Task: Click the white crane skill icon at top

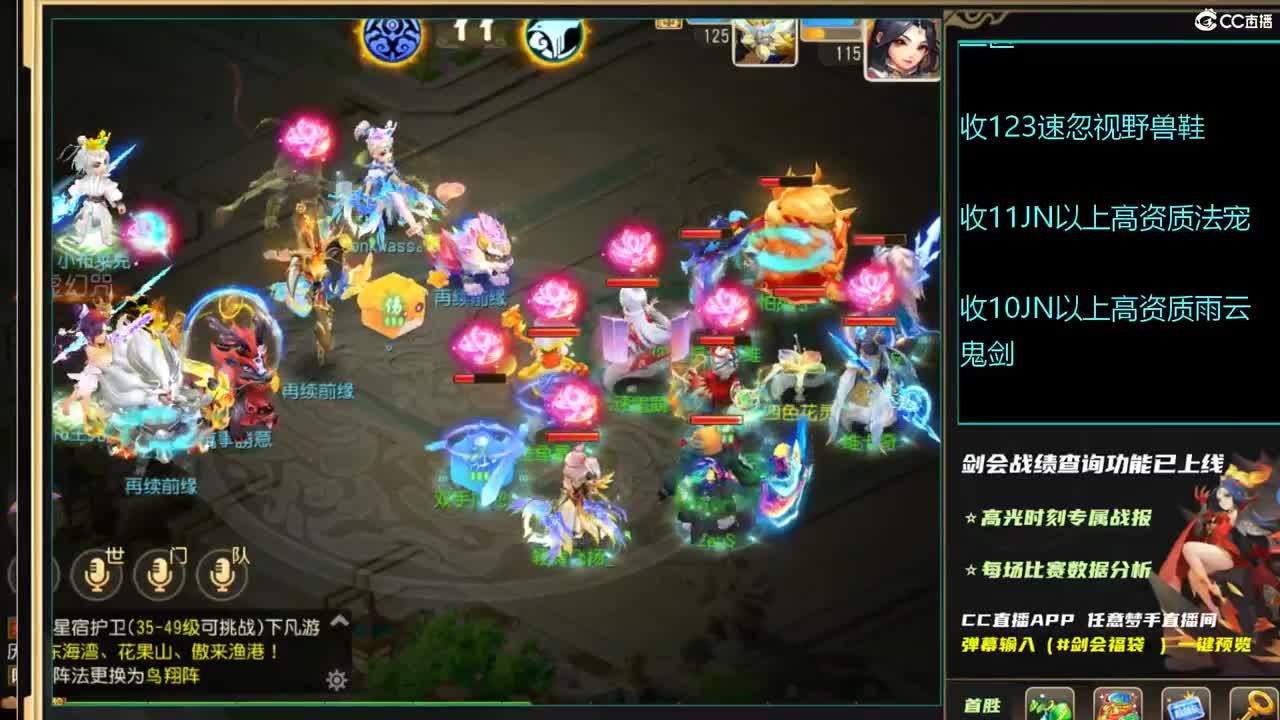Action: (x=557, y=38)
